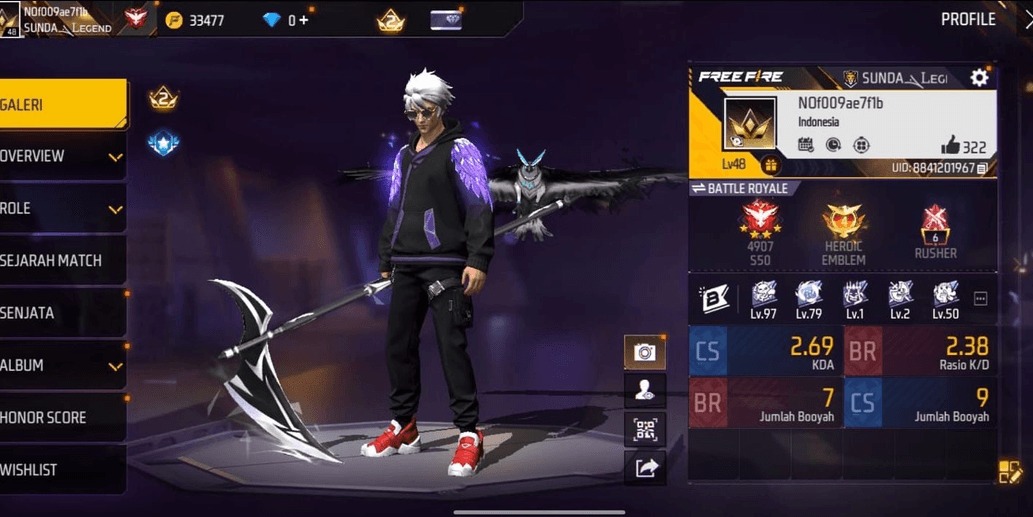Screen dimensions: 1033x517
Task: Take a photo with camera button
Action: [x=645, y=352]
